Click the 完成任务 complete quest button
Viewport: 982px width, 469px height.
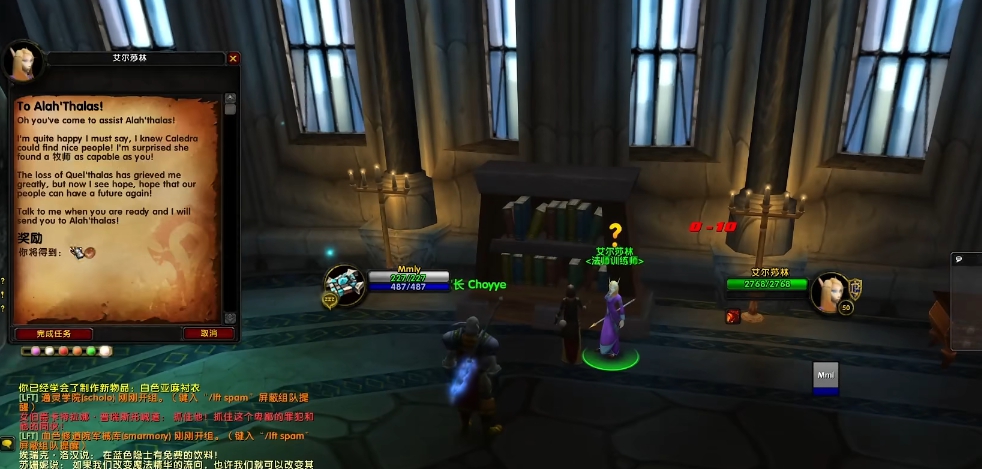point(54,334)
